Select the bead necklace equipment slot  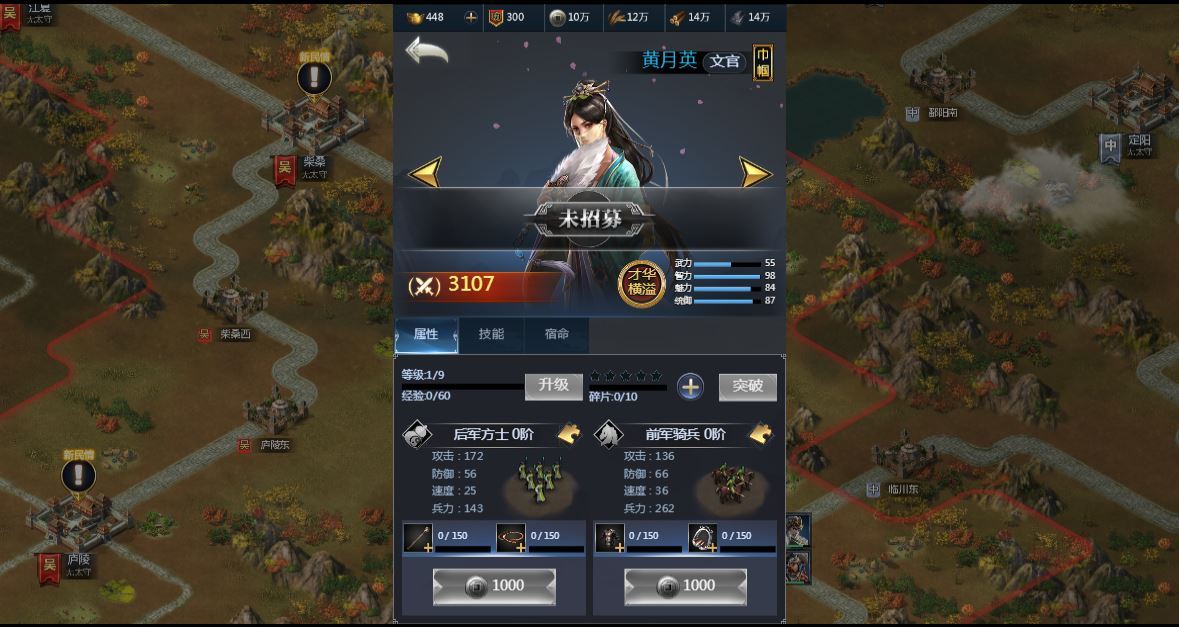(x=511, y=538)
